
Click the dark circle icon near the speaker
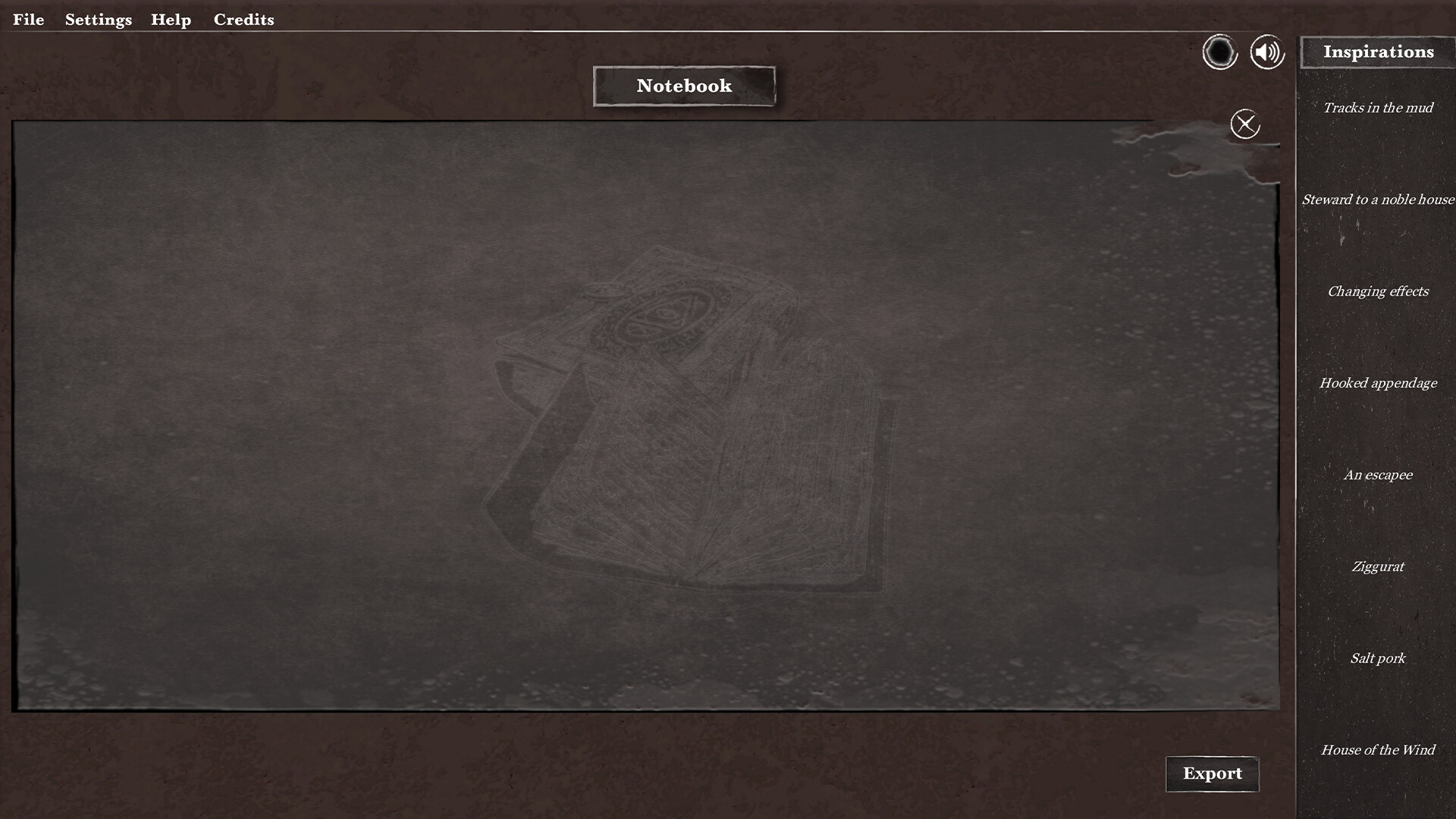[1220, 53]
